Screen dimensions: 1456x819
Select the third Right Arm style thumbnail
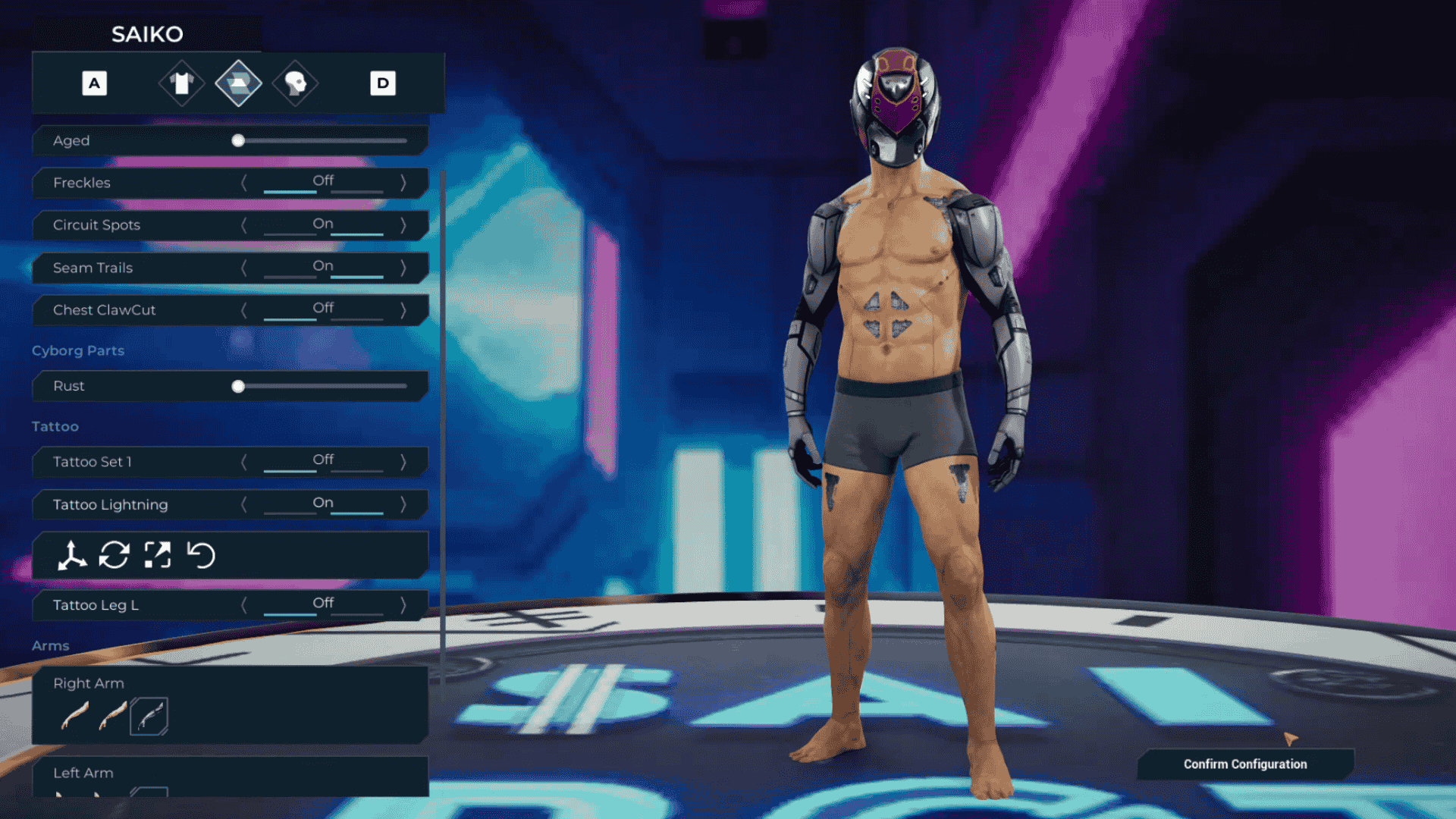tap(149, 715)
